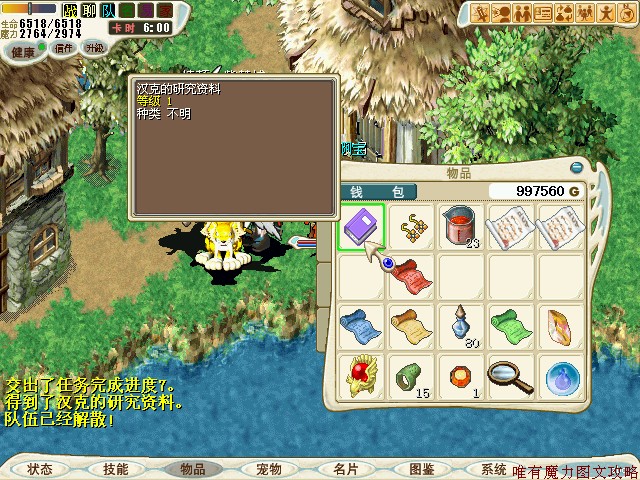This screenshot has width=640, height=480.
Task: Use the magnifying glass item
Action: coord(511,375)
